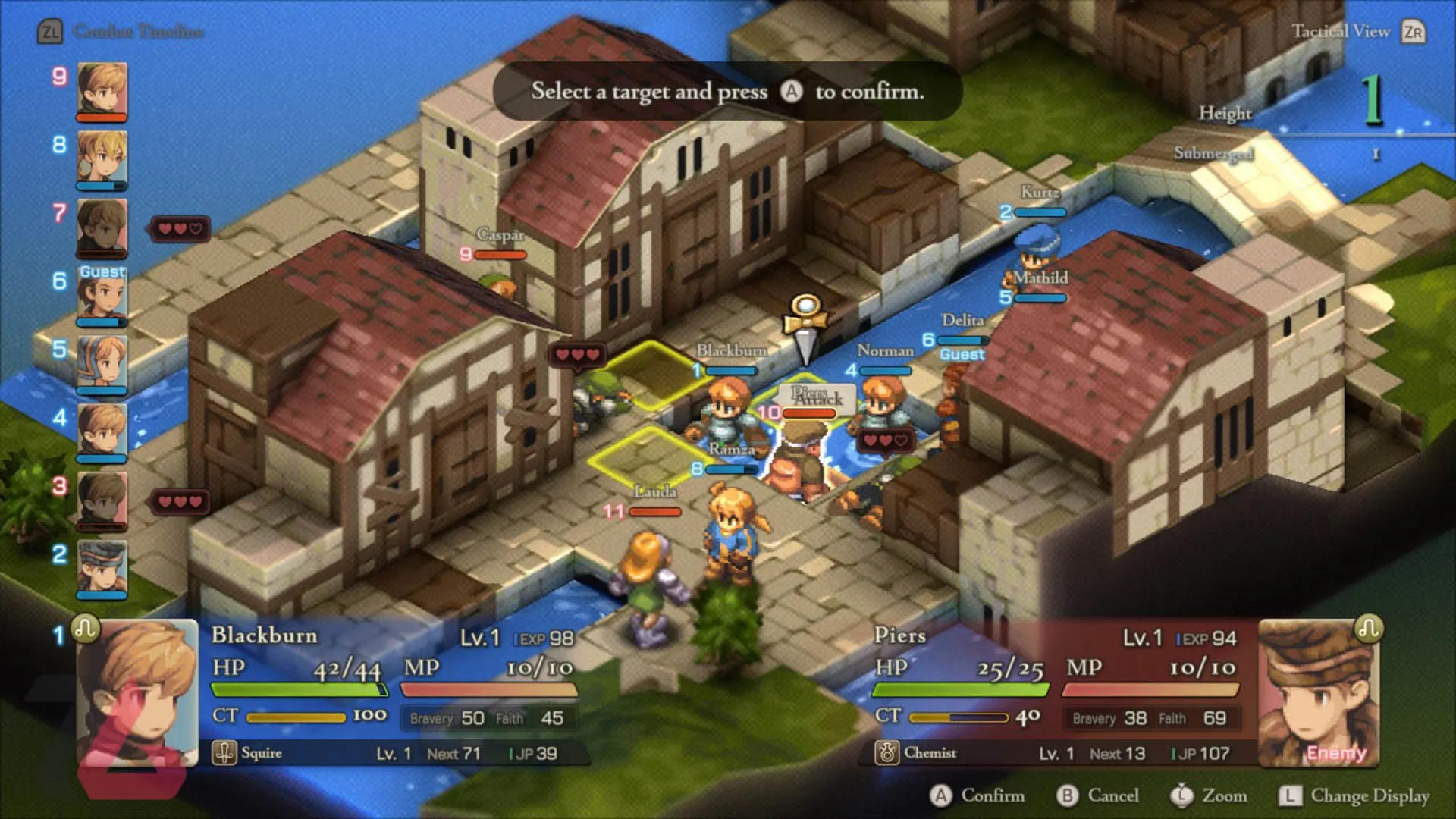
Task: Select the turn 4 timeline portrait
Action: 102,431
